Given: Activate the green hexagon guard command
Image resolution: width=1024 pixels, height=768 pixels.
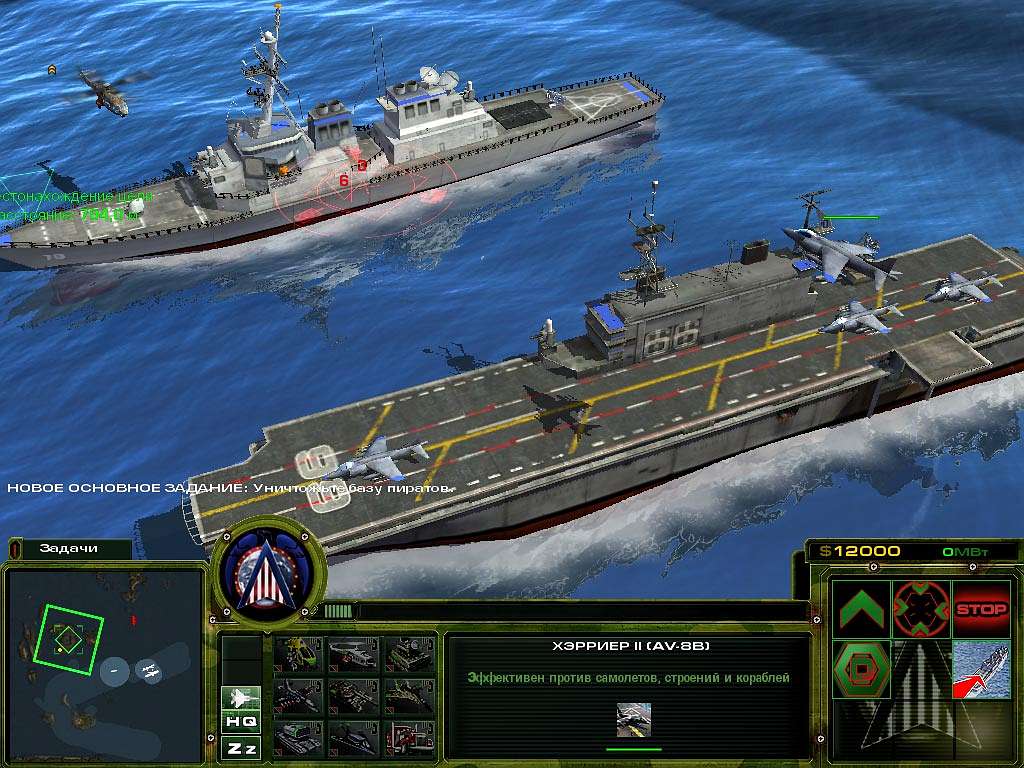Looking at the screenshot, I should pos(861,669).
